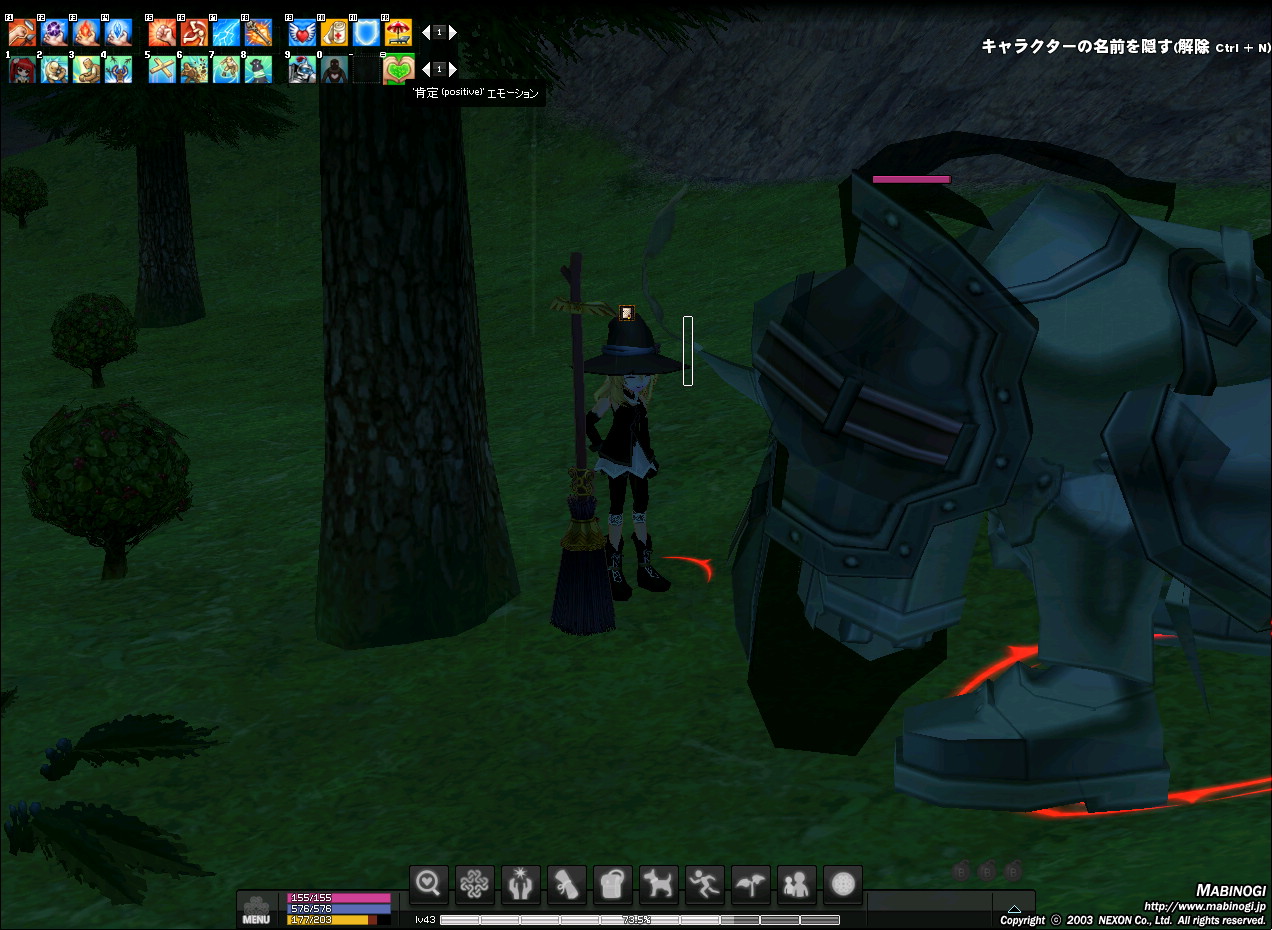Open the dog pet icon
Viewport: 1272px width, 930px height.
coord(659,884)
